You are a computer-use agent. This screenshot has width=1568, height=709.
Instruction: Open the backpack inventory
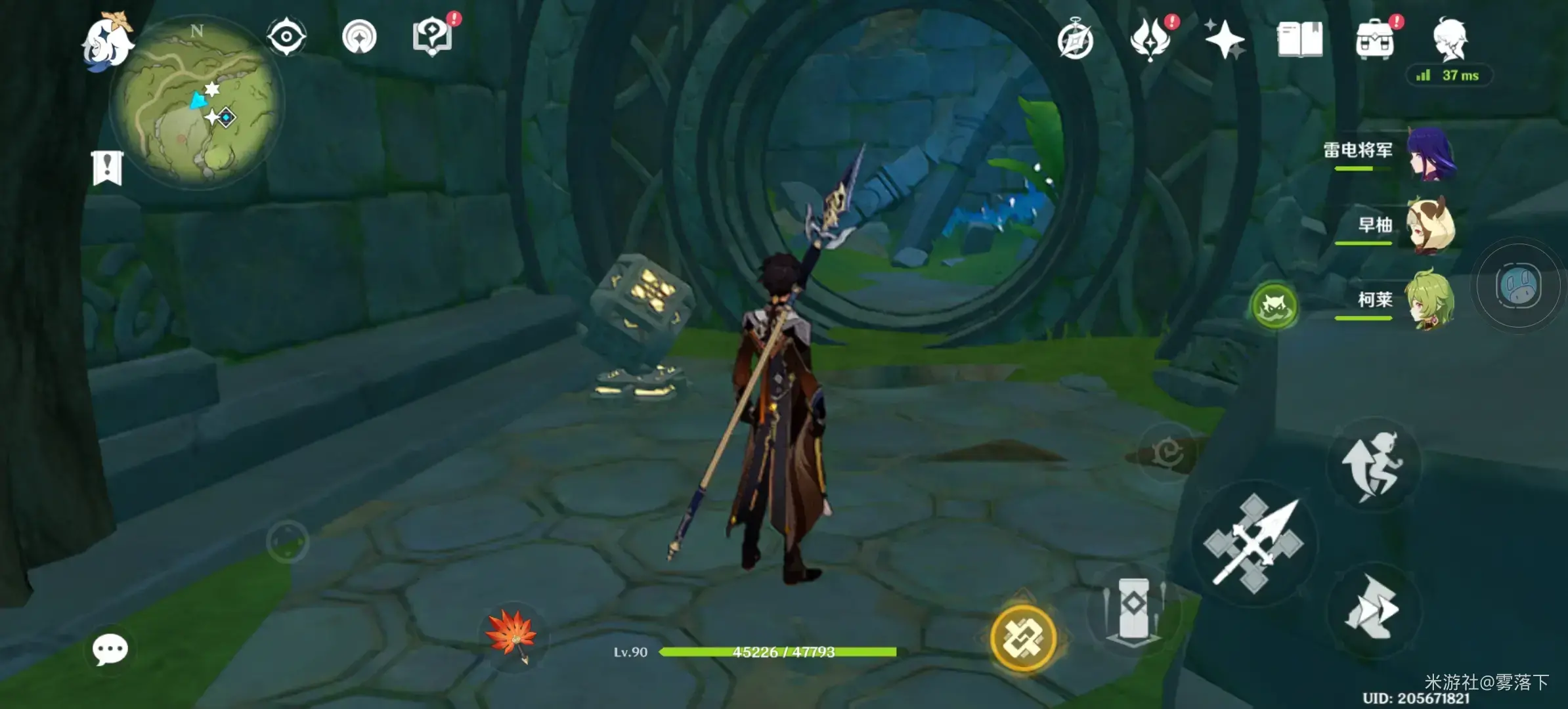coord(1375,39)
